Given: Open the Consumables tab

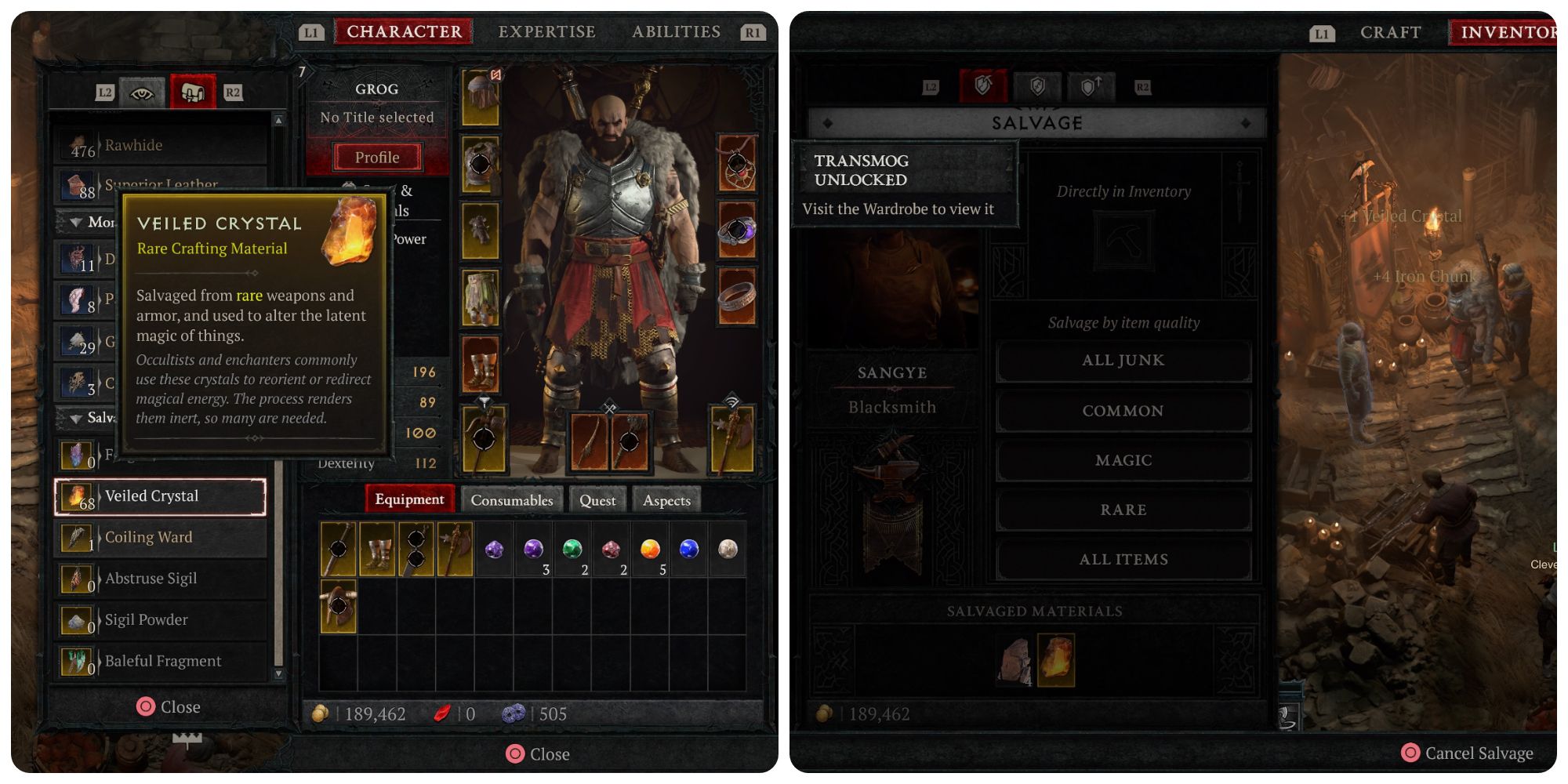Looking at the screenshot, I should pyautogui.click(x=510, y=499).
